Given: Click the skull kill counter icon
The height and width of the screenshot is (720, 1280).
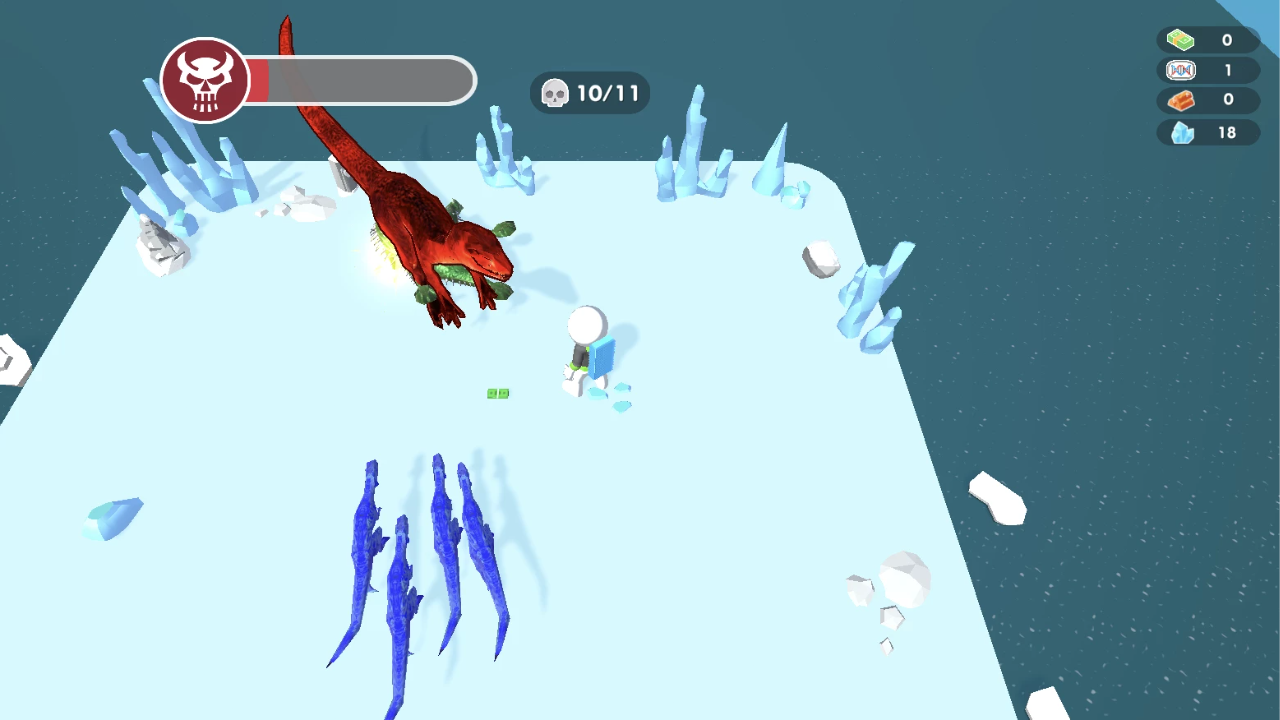Looking at the screenshot, I should coord(556,92).
